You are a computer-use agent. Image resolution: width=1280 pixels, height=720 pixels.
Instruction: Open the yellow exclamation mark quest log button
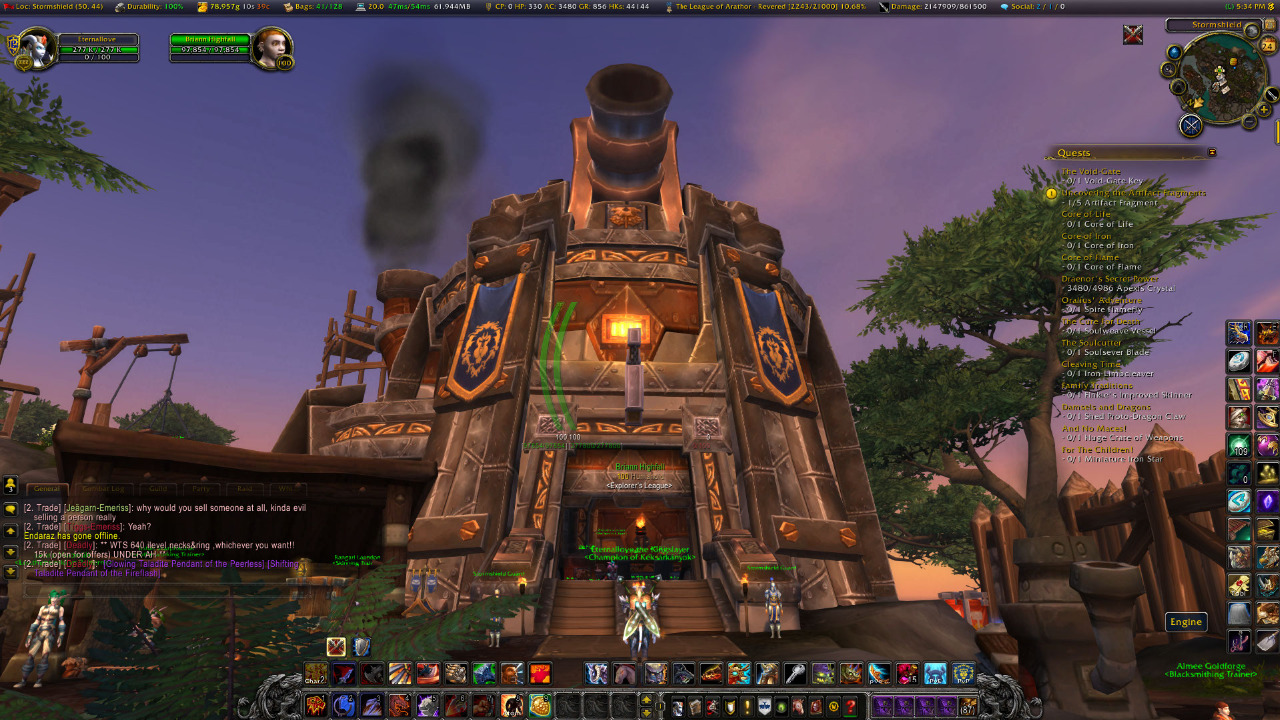pyautogui.click(x=746, y=707)
